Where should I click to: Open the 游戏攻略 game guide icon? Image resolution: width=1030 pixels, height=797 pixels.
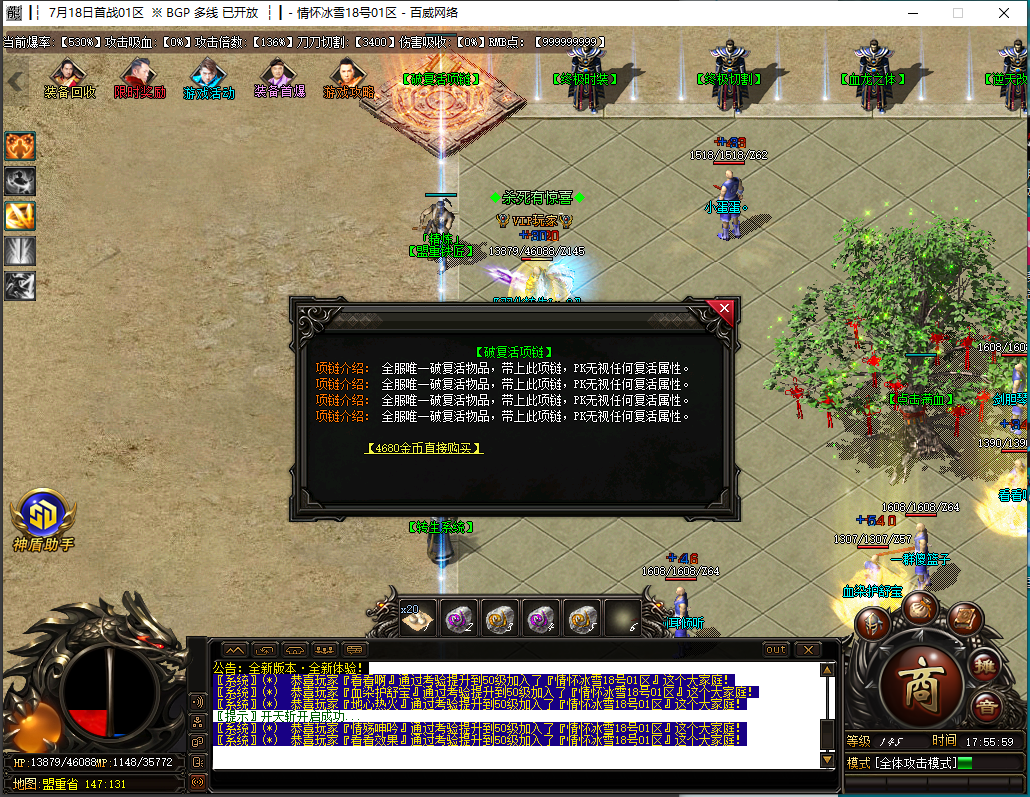pos(348,78)
